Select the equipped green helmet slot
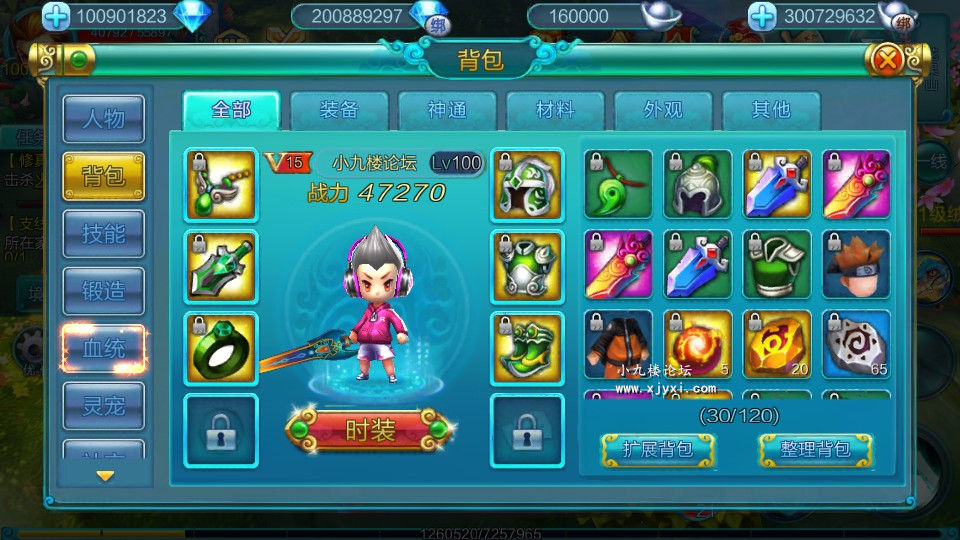The height and width of the screenshot is (540, 960). pyautogui.click(x=526, y=184)
